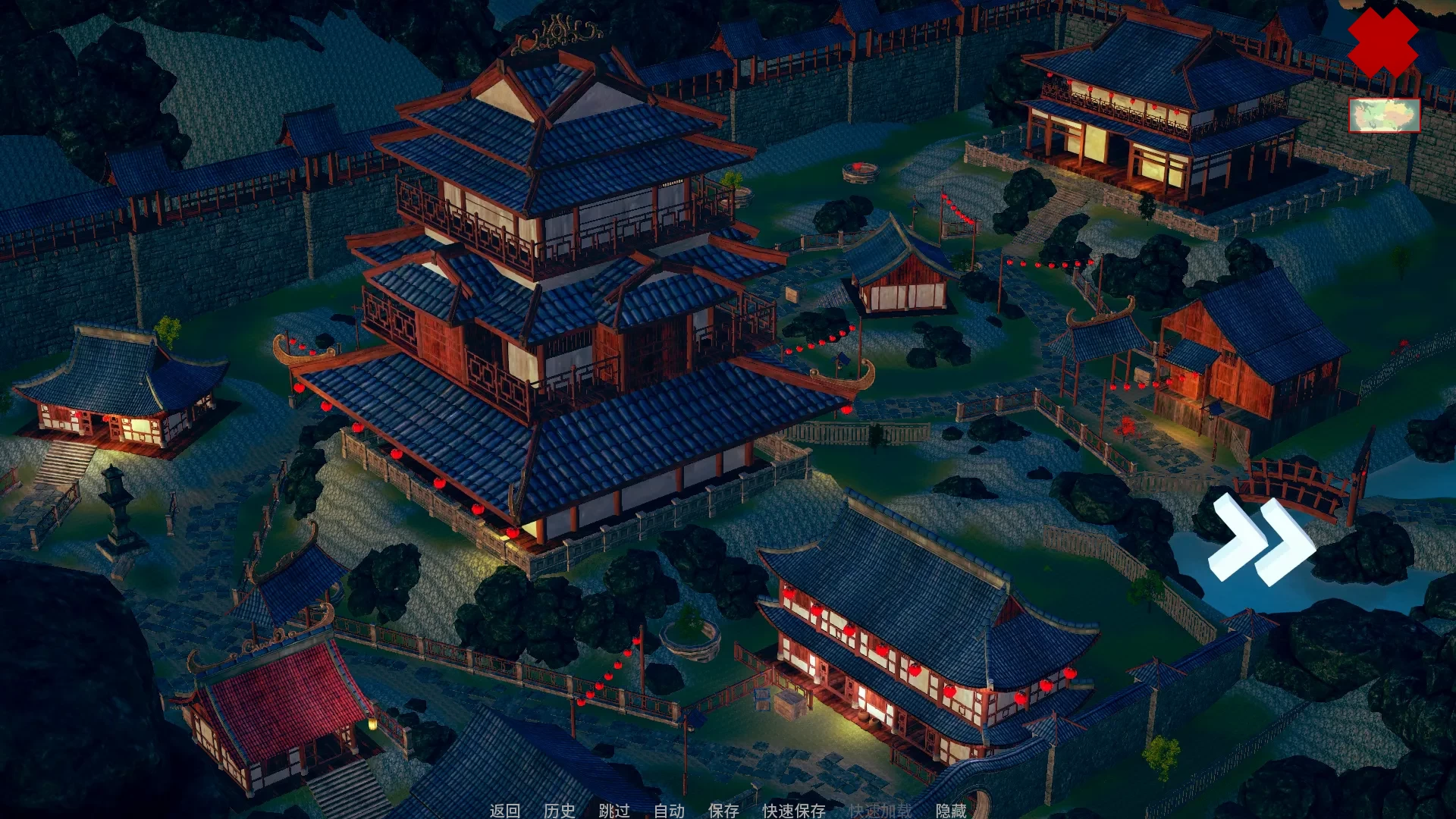Enable 跳过 skip mode
1456x819 pixels.
[x=614, y=811]
